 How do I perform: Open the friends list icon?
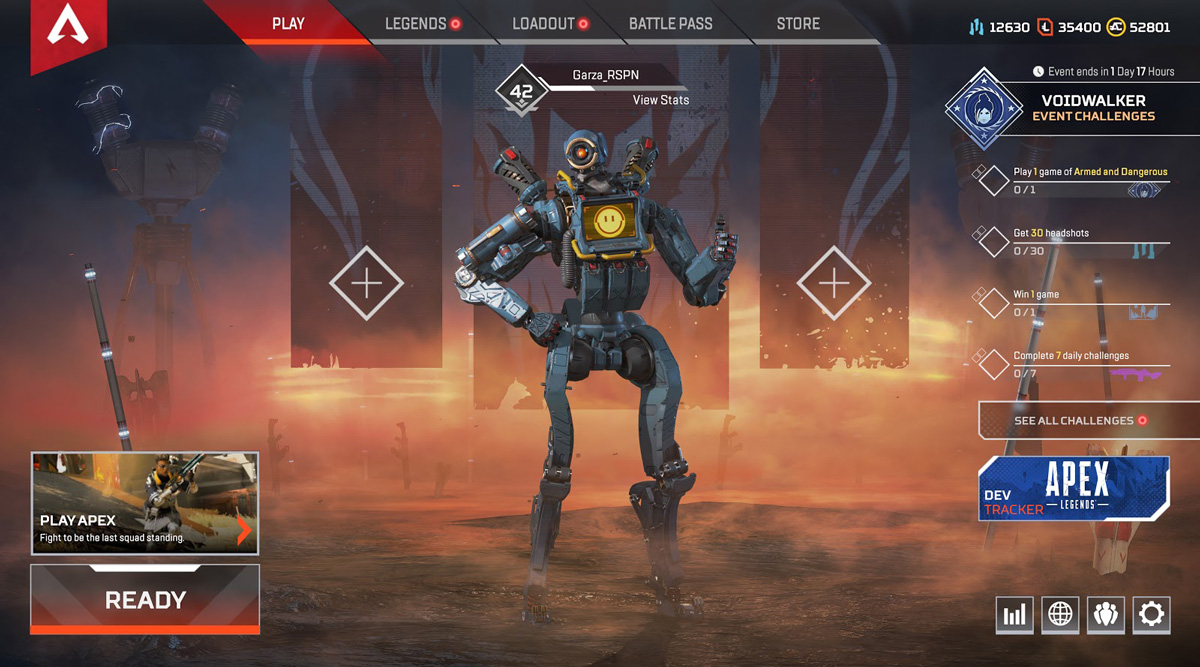pyautogui.click(x=1106, y=615)
